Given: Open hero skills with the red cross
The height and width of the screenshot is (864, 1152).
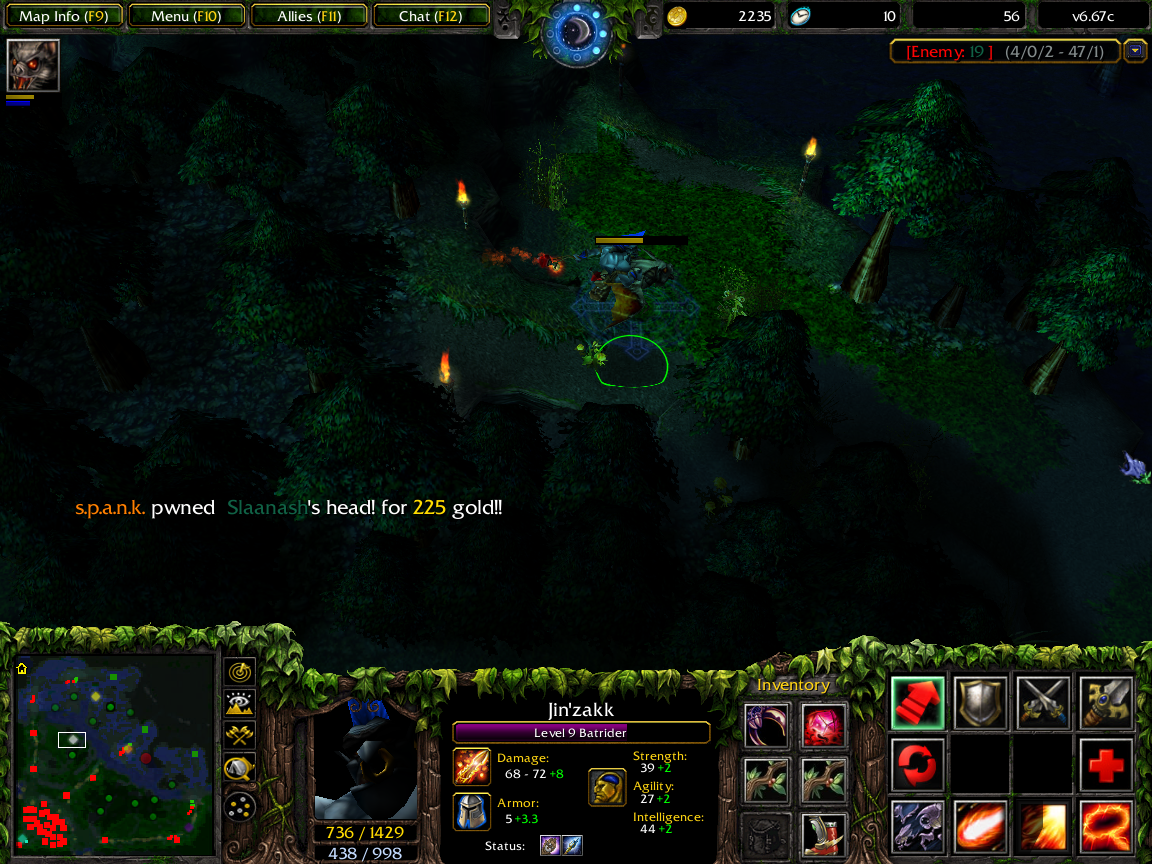Looking at the screenshot, I should pyautogui.click(x=1107, y=764).
